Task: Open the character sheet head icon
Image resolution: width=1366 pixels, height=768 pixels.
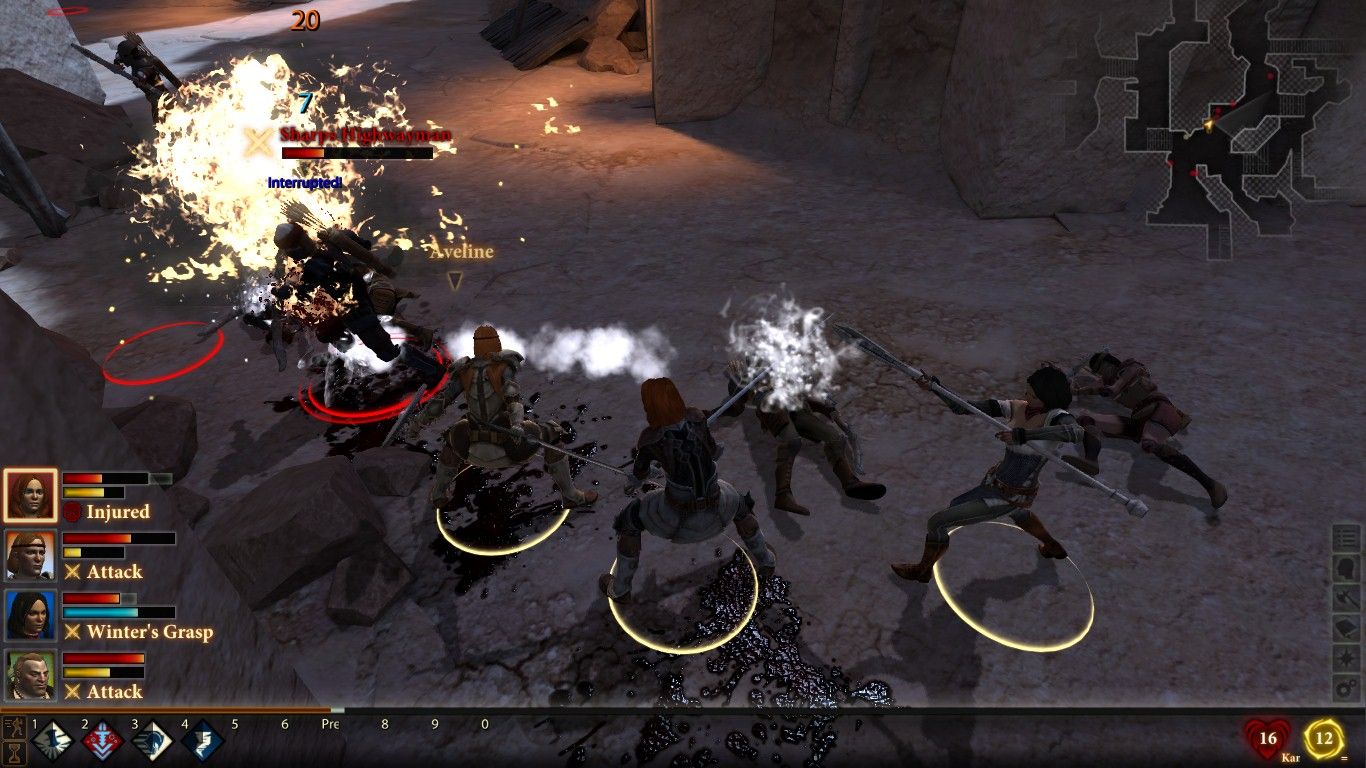Action: [x=1347, y=569]
